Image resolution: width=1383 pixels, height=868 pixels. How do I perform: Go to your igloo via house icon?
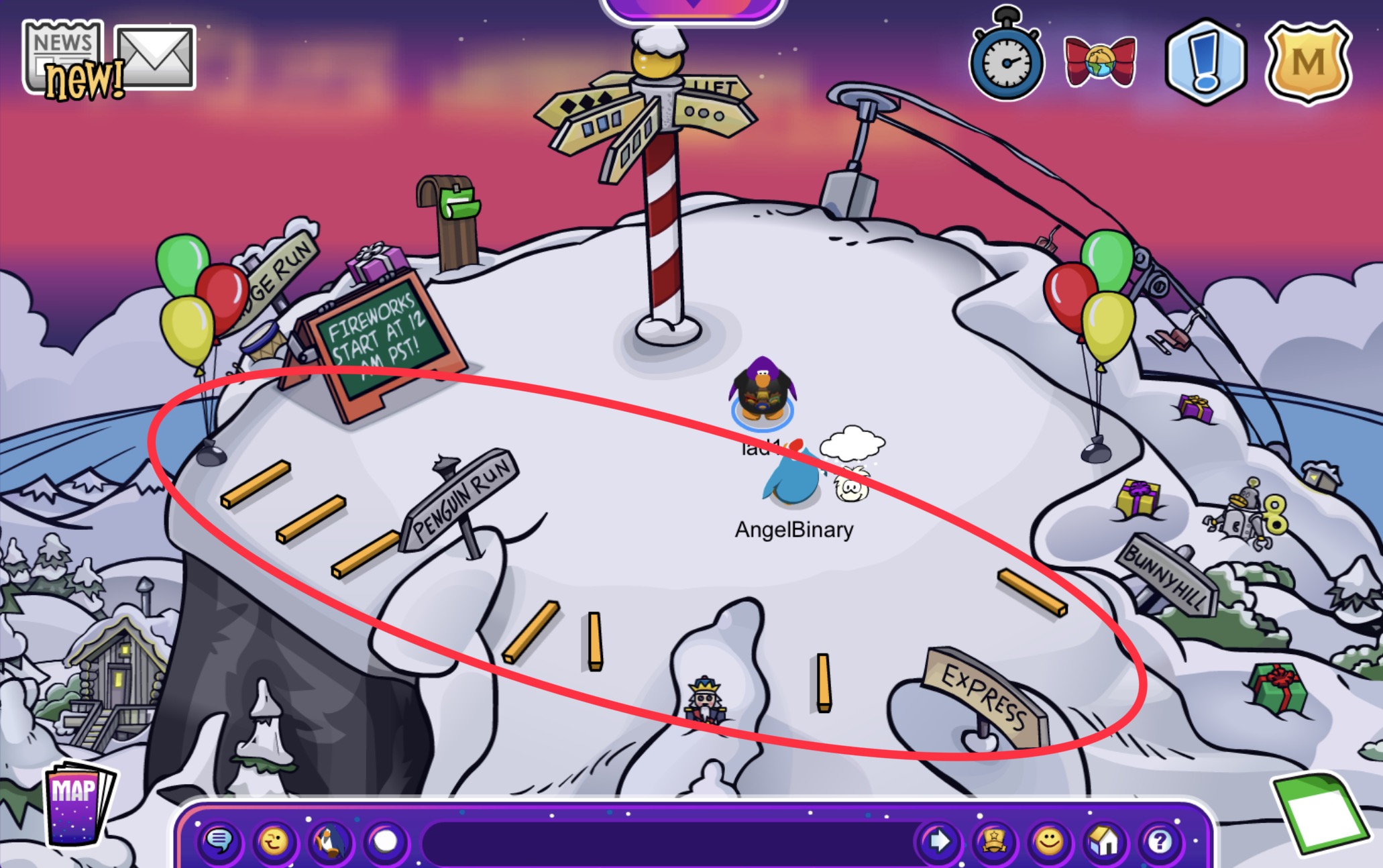tap(1104, 840)
